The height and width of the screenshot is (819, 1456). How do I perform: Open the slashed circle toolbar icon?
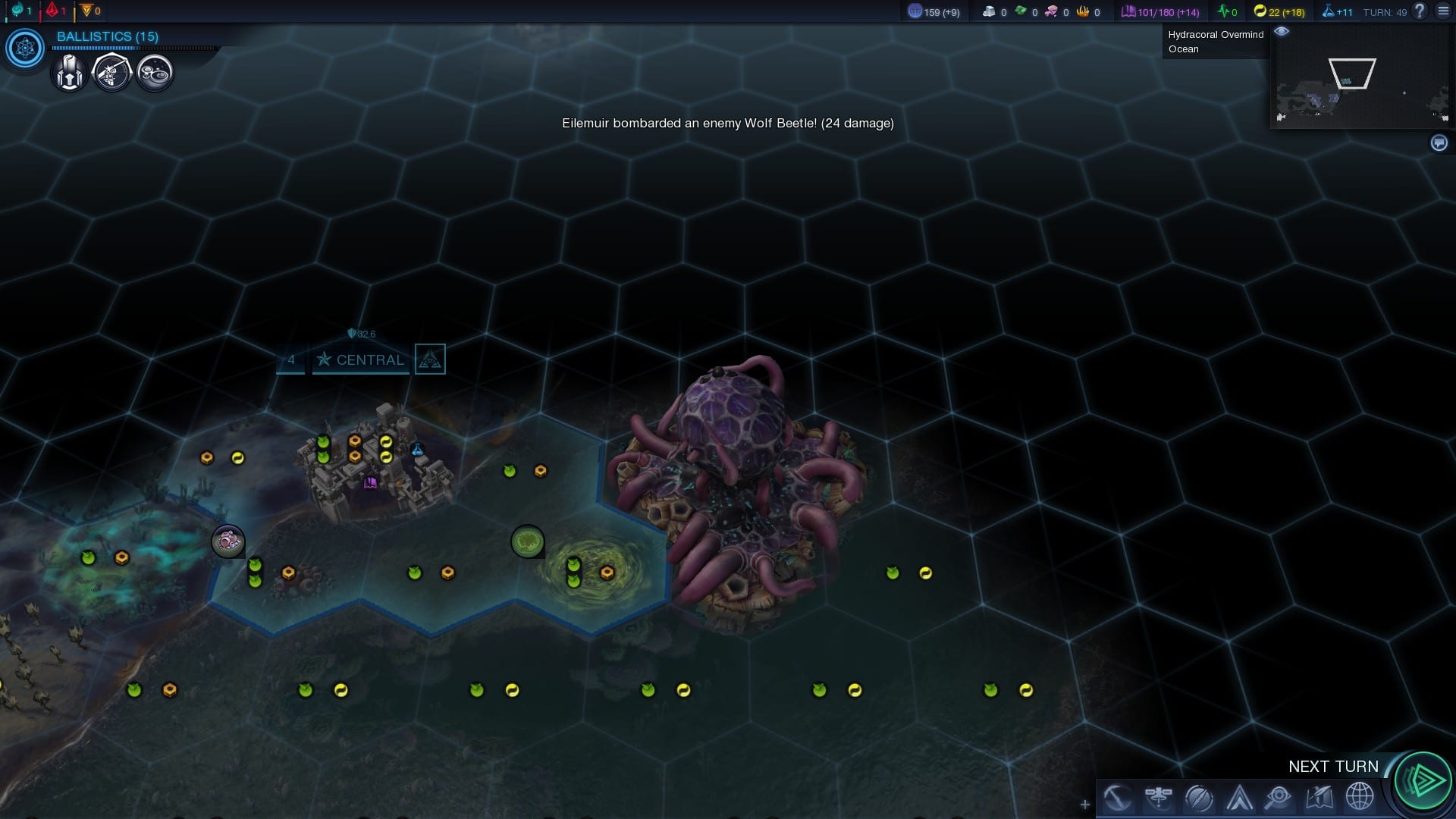coord(1199,797)
